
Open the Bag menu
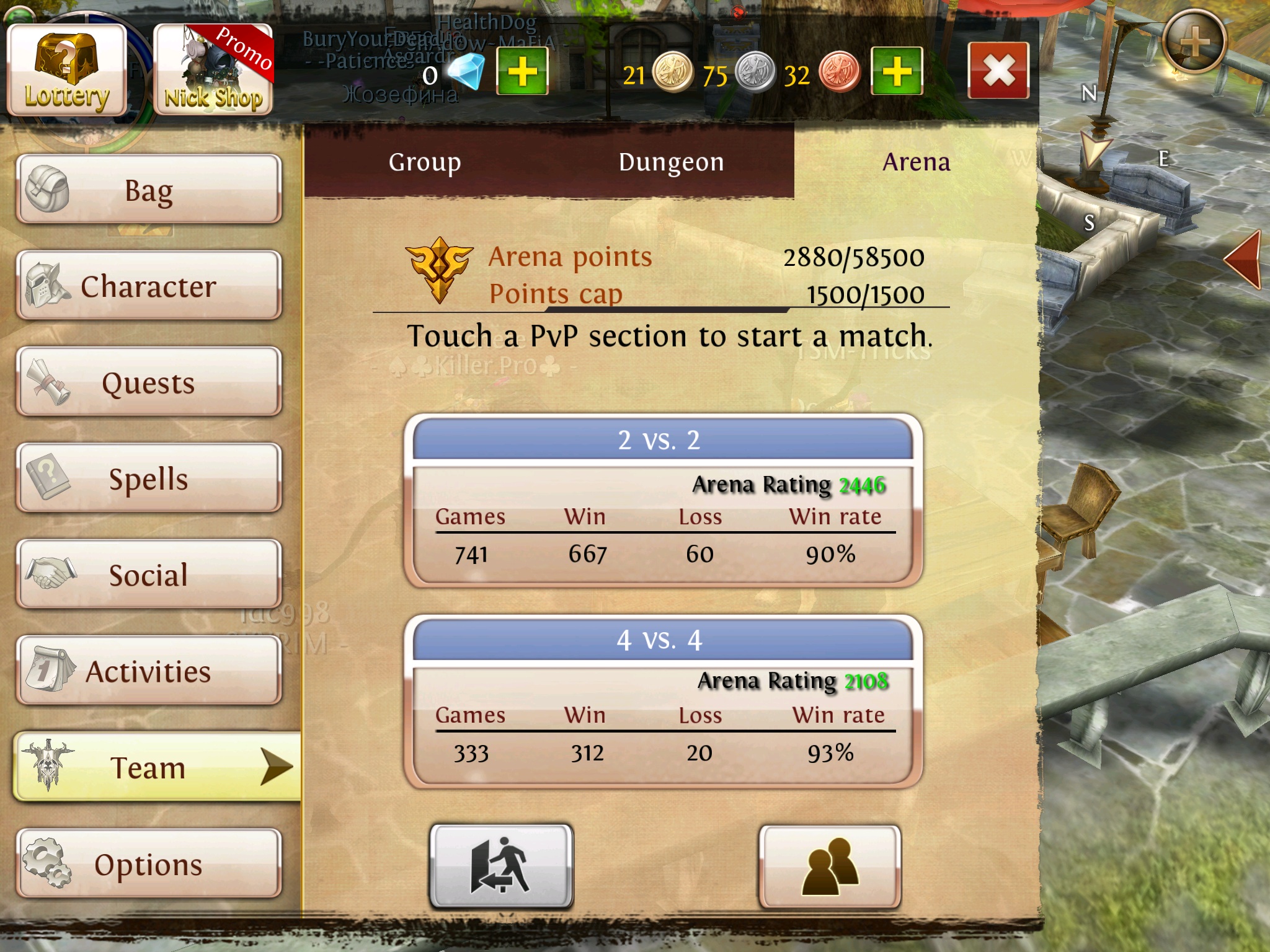click(149, 190)
